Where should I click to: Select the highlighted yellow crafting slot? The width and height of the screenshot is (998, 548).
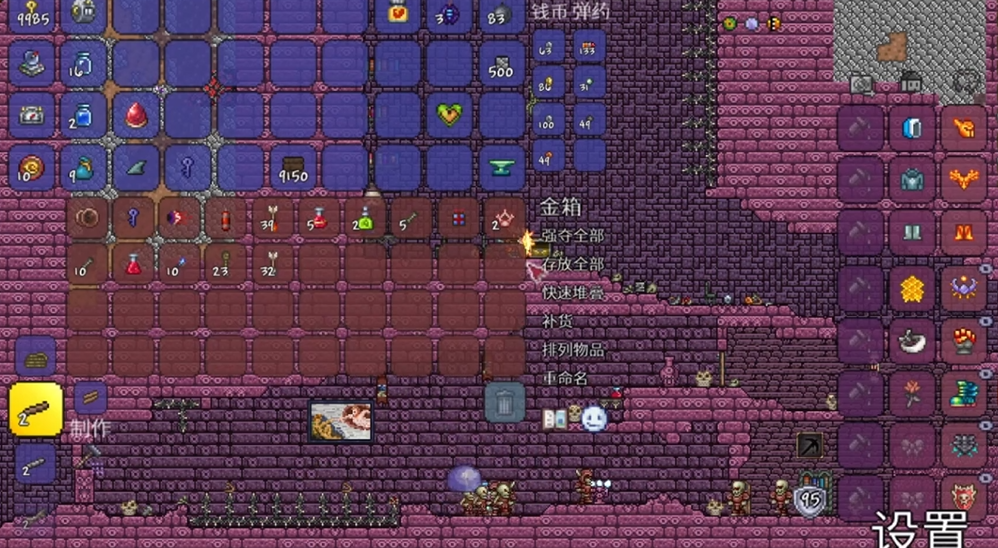tap(36, 409)
